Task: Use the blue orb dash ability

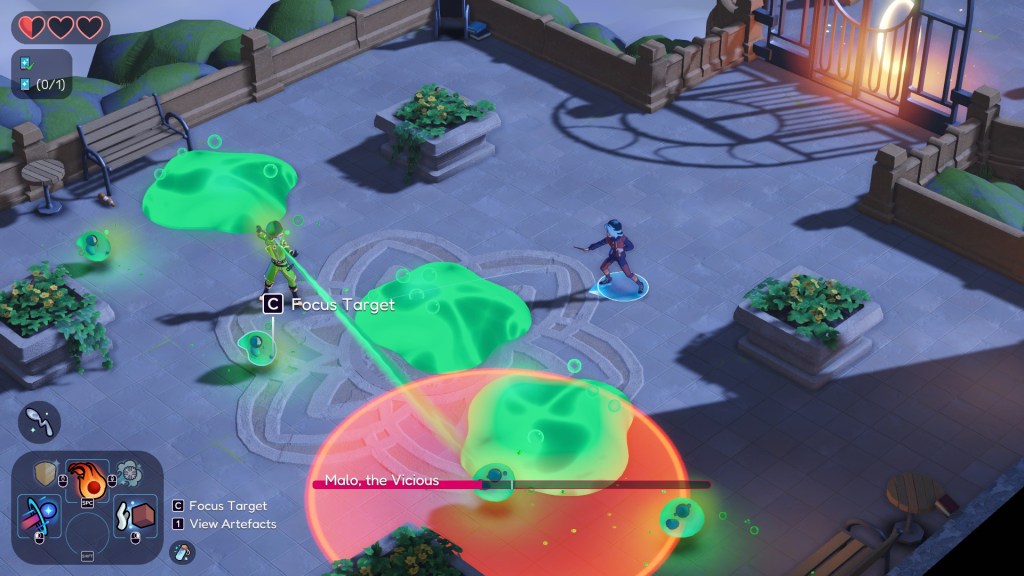Action: 40,516
